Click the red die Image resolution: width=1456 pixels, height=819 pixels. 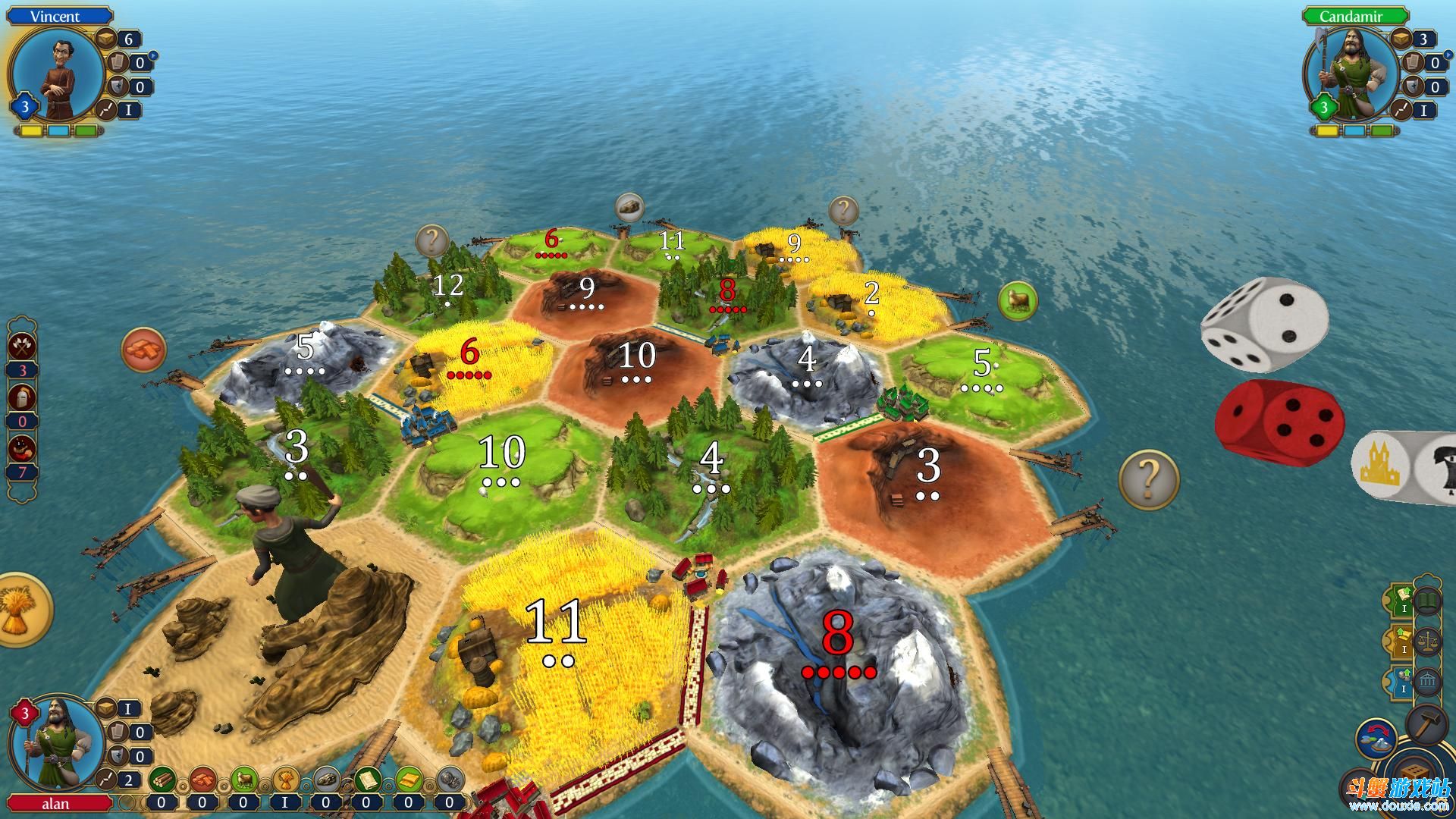click(x=1279, y=419)
